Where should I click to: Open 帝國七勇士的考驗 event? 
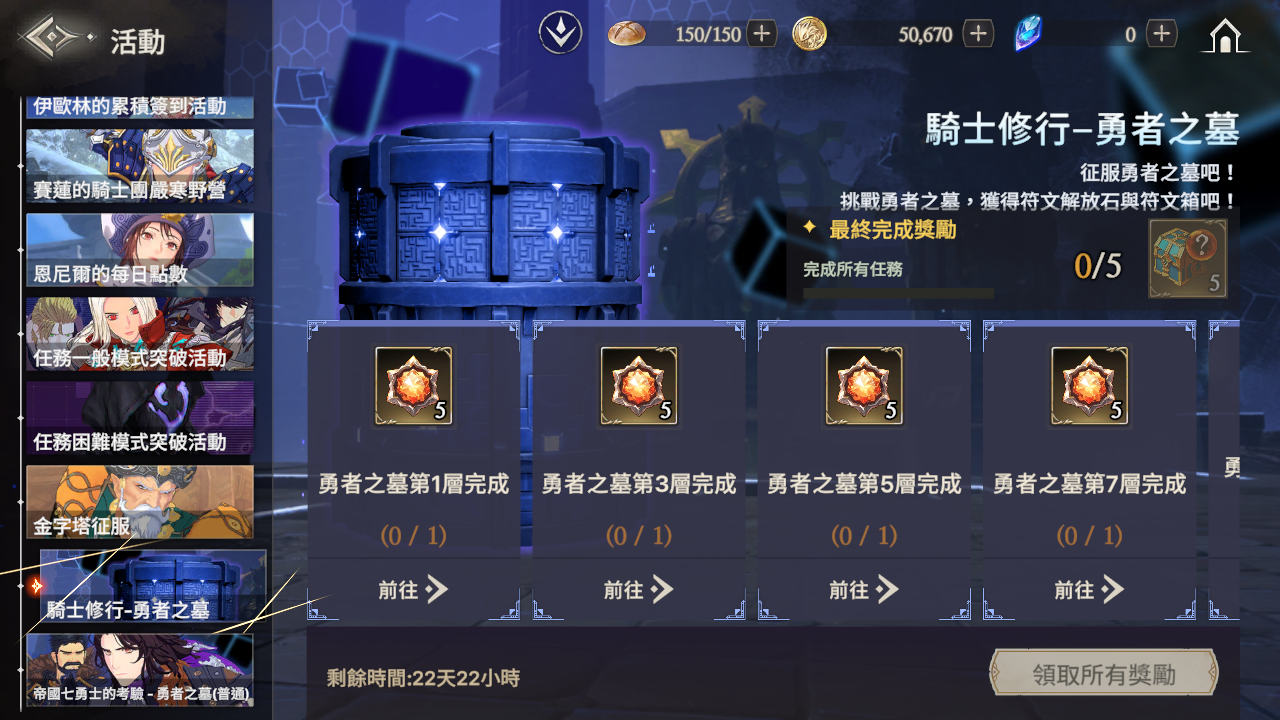coord(140,670)
